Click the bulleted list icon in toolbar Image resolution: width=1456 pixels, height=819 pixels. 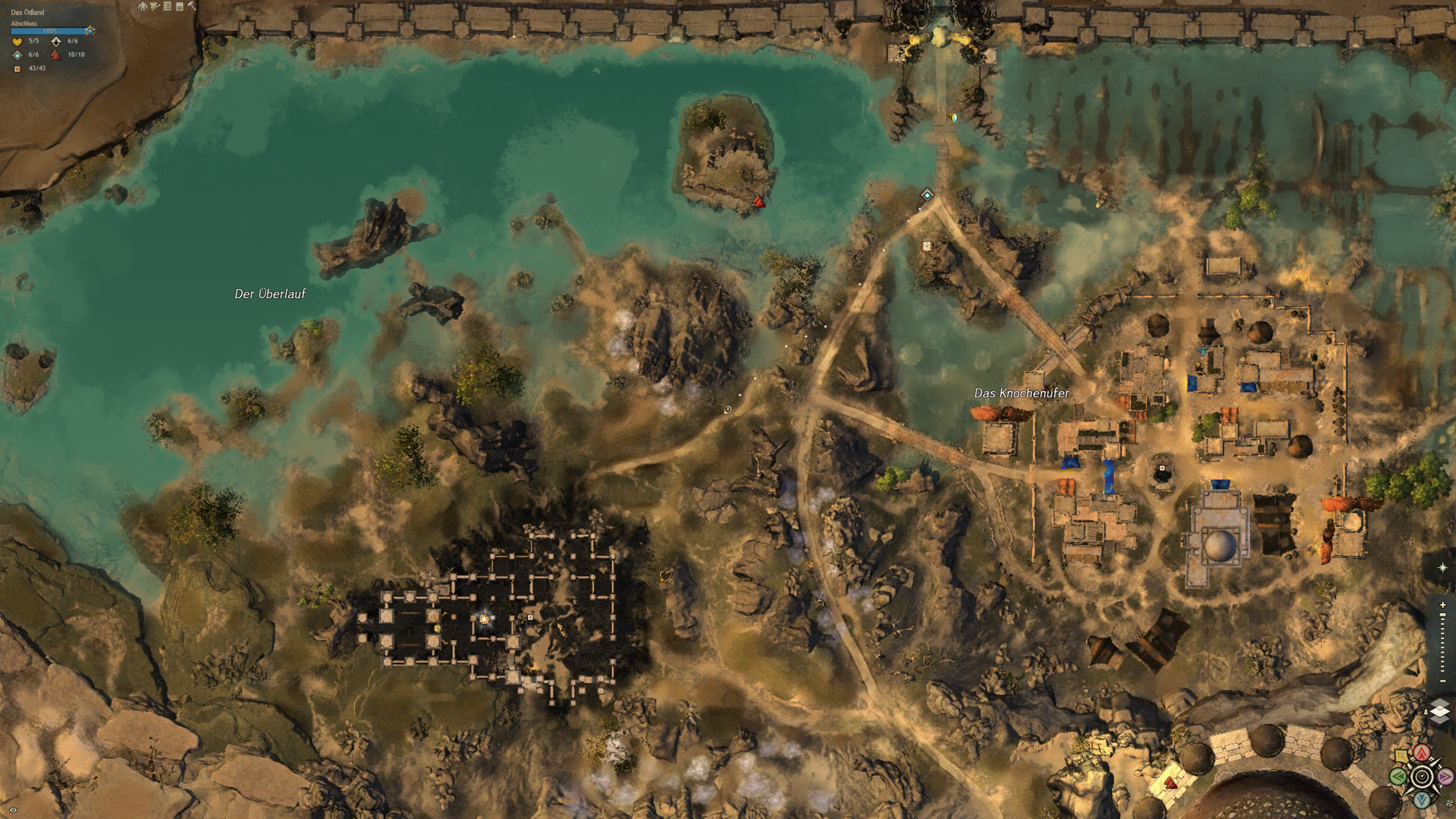[x=167, y=6]
